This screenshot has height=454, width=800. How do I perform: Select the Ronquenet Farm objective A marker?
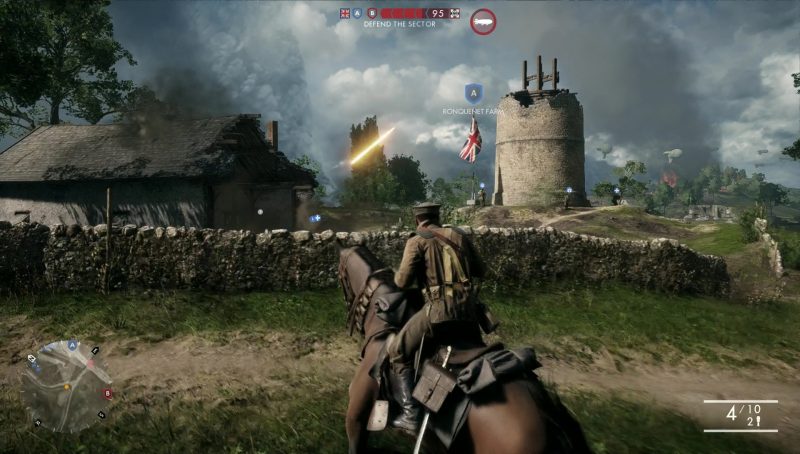point(471,91)
